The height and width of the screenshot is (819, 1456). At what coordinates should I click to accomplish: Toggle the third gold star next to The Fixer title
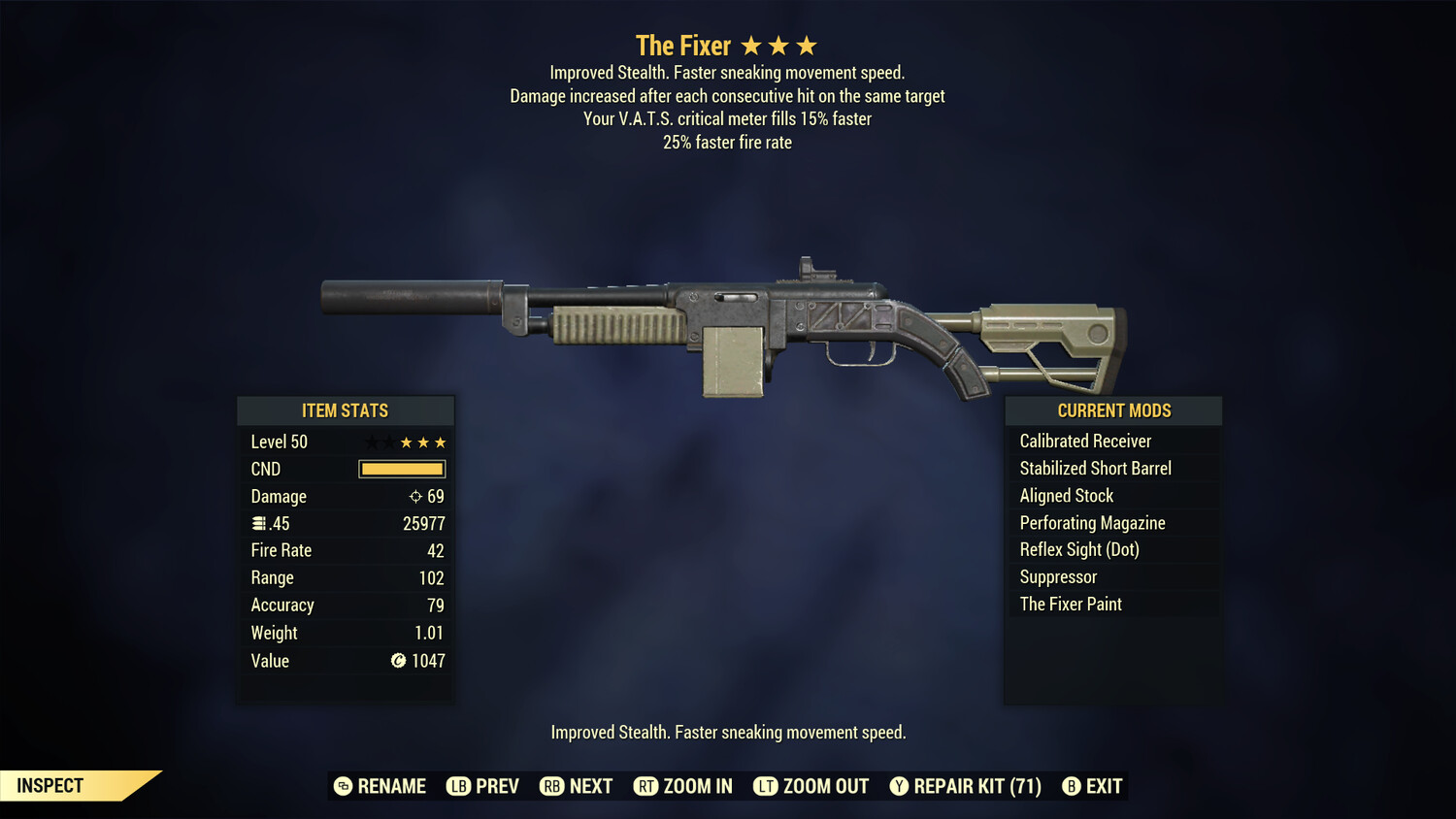point(808,44)
